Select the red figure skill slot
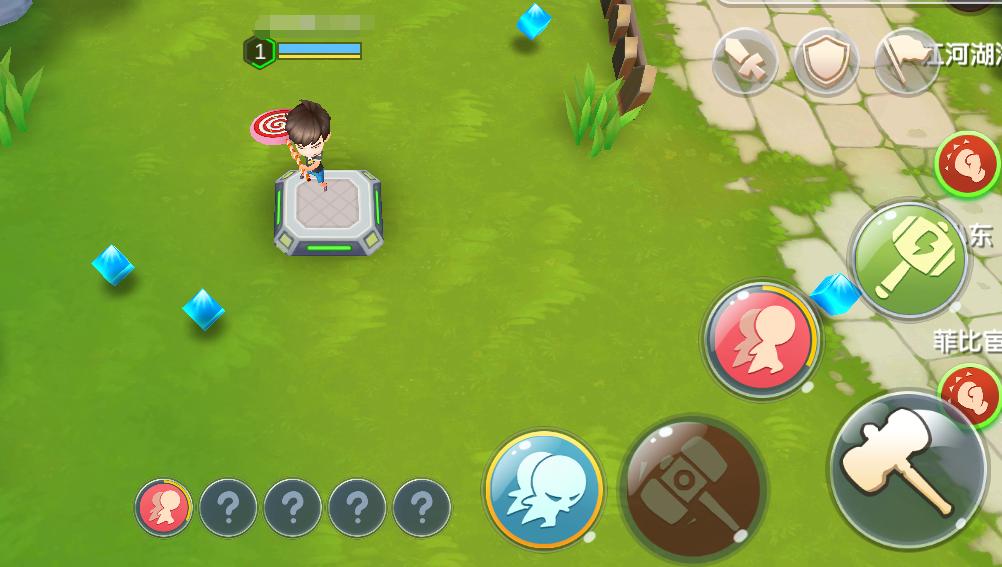Screen dimensions: 1002x567 click(164, 507)
